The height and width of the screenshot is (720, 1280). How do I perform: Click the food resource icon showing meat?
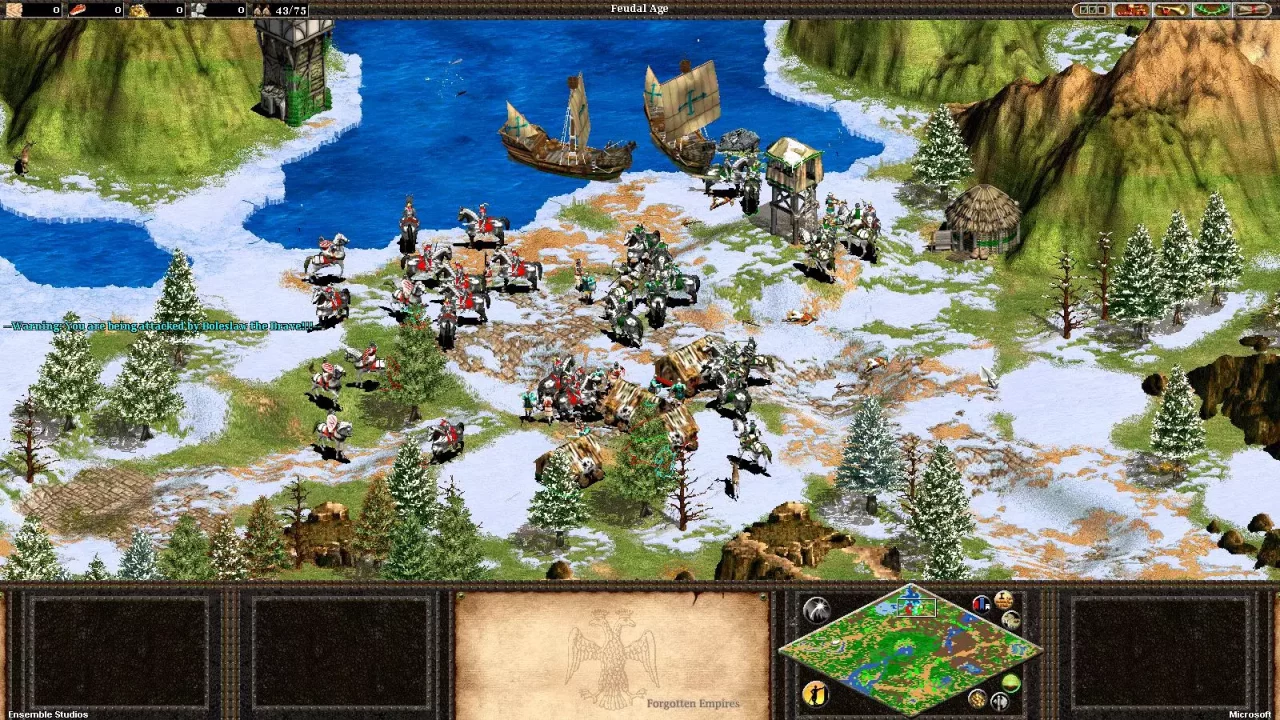pyautogui.click(x=78, y=9)
